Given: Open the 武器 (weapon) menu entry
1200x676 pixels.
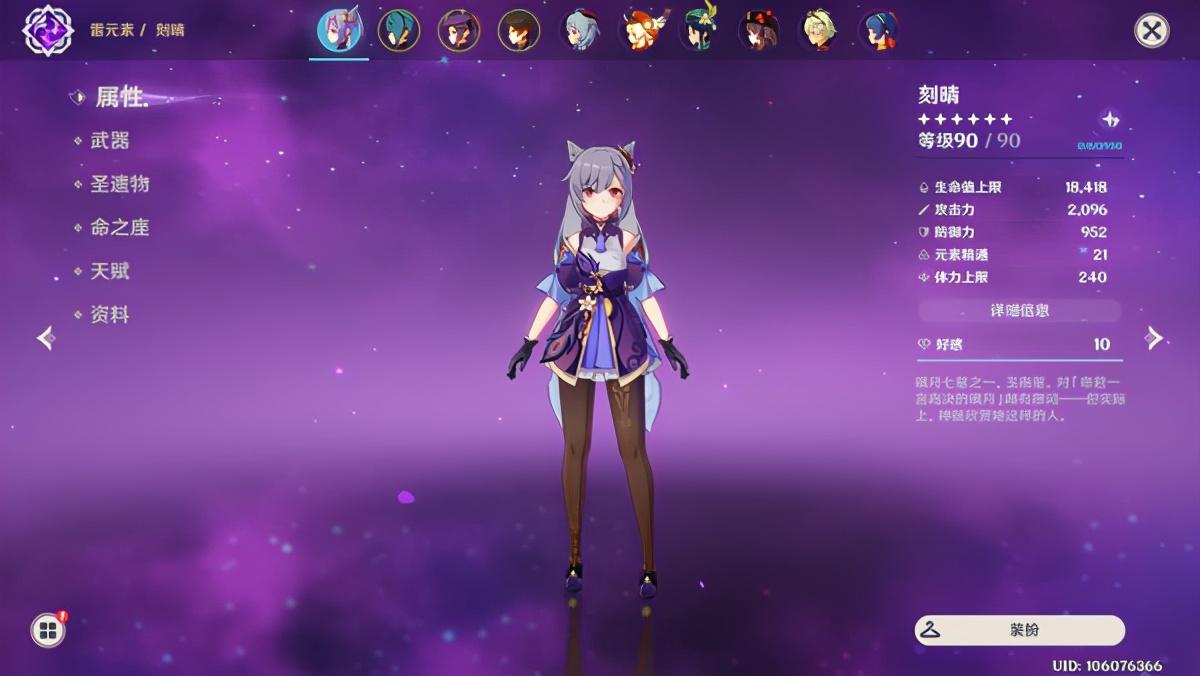Looking at the screenshot, I should (x=110, y=141).
